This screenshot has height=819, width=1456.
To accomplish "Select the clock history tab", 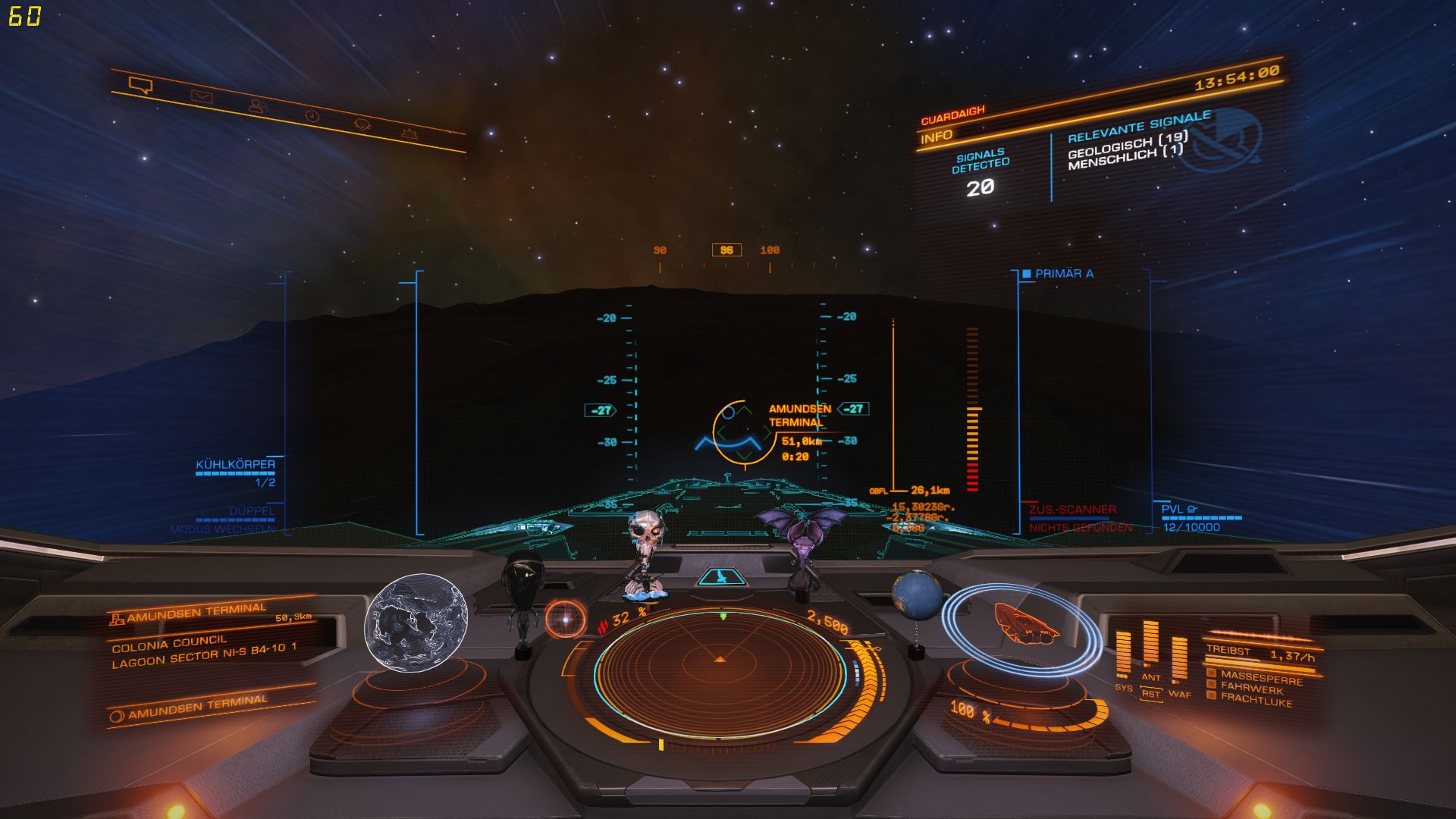I will point(312,116).
